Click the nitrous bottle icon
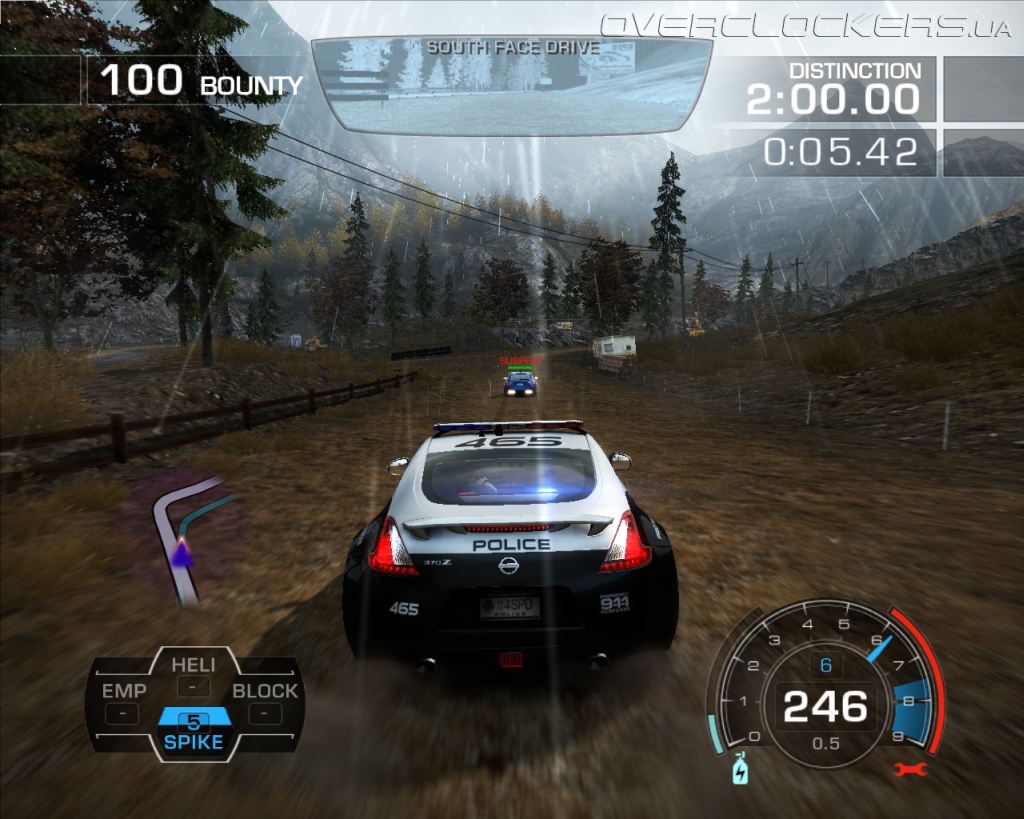 coord(739,770)
